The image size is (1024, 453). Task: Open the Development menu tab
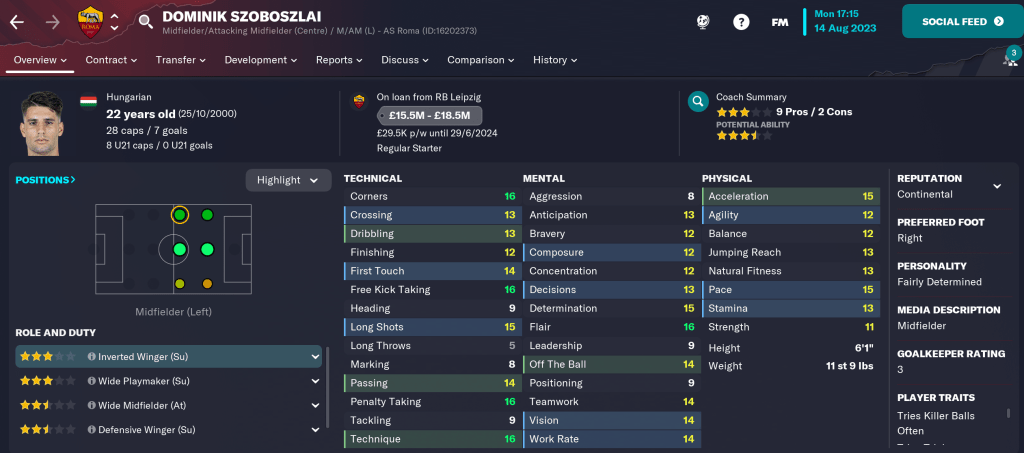point(261,60)
